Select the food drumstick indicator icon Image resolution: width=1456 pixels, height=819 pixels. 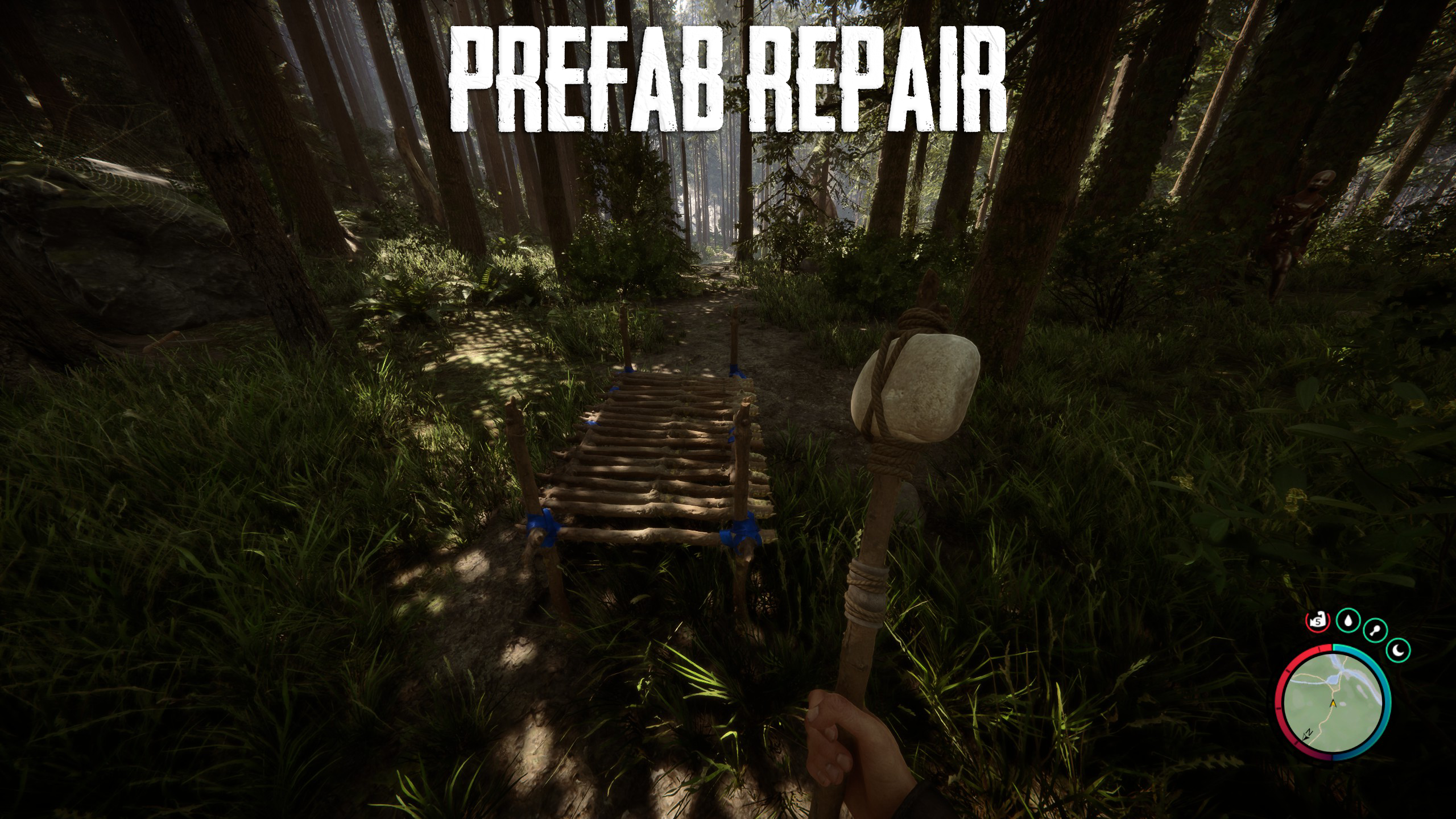(x=1375, y=630)
